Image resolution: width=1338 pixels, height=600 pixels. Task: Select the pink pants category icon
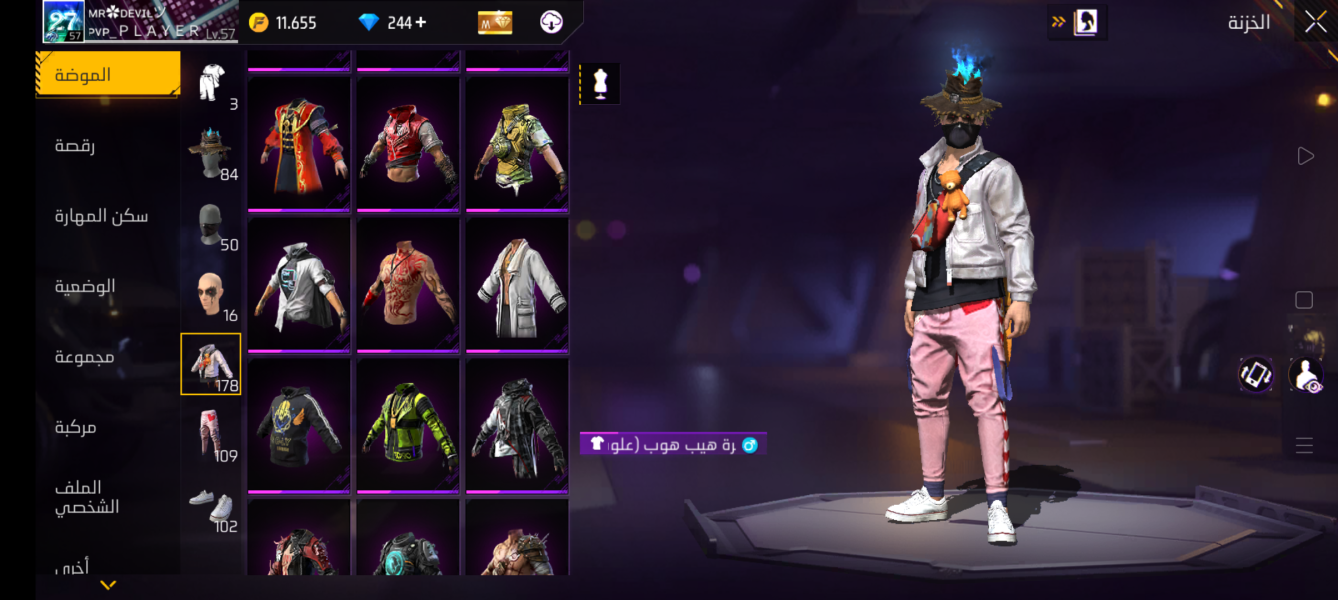211,435
